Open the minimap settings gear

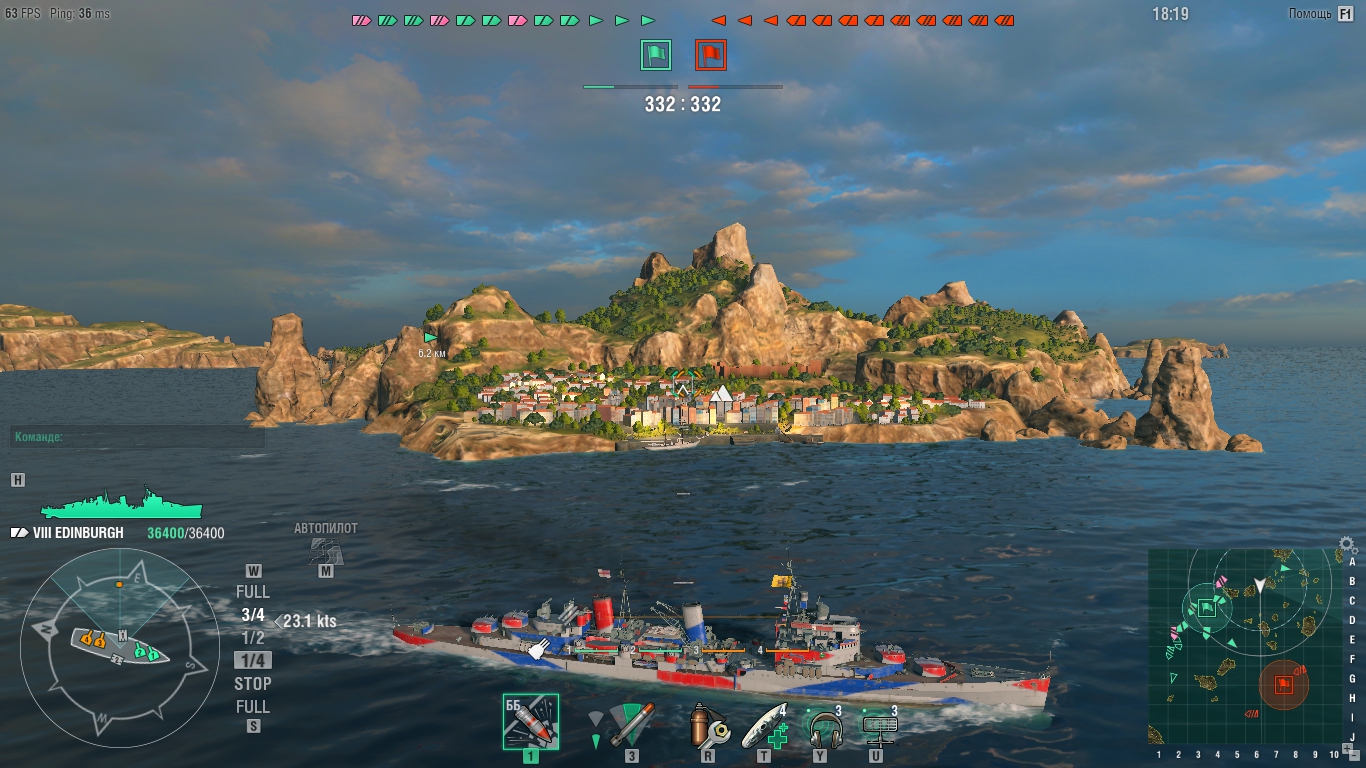coord(1347,546)
